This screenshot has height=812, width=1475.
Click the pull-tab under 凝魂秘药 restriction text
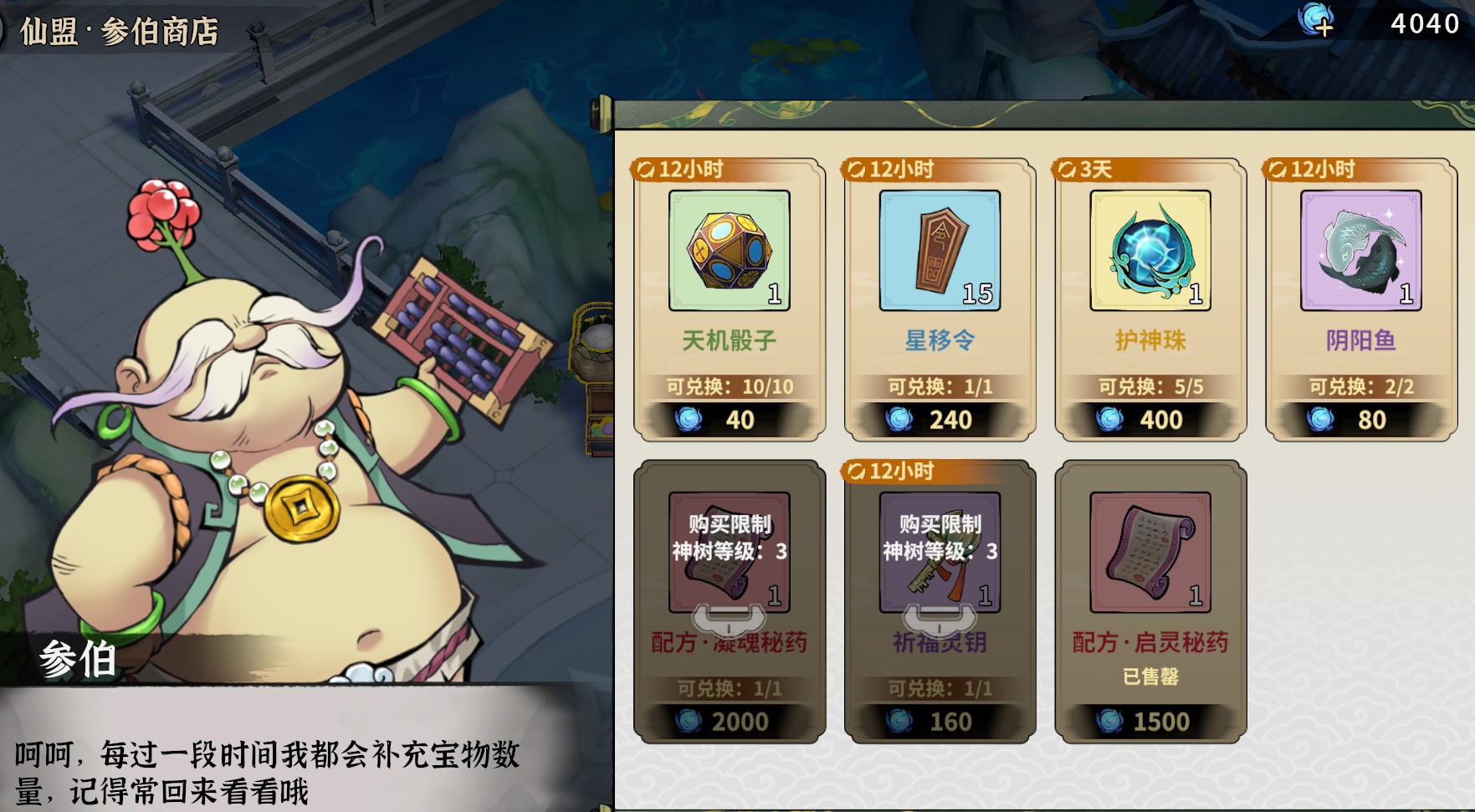click(x=729, y=619)
